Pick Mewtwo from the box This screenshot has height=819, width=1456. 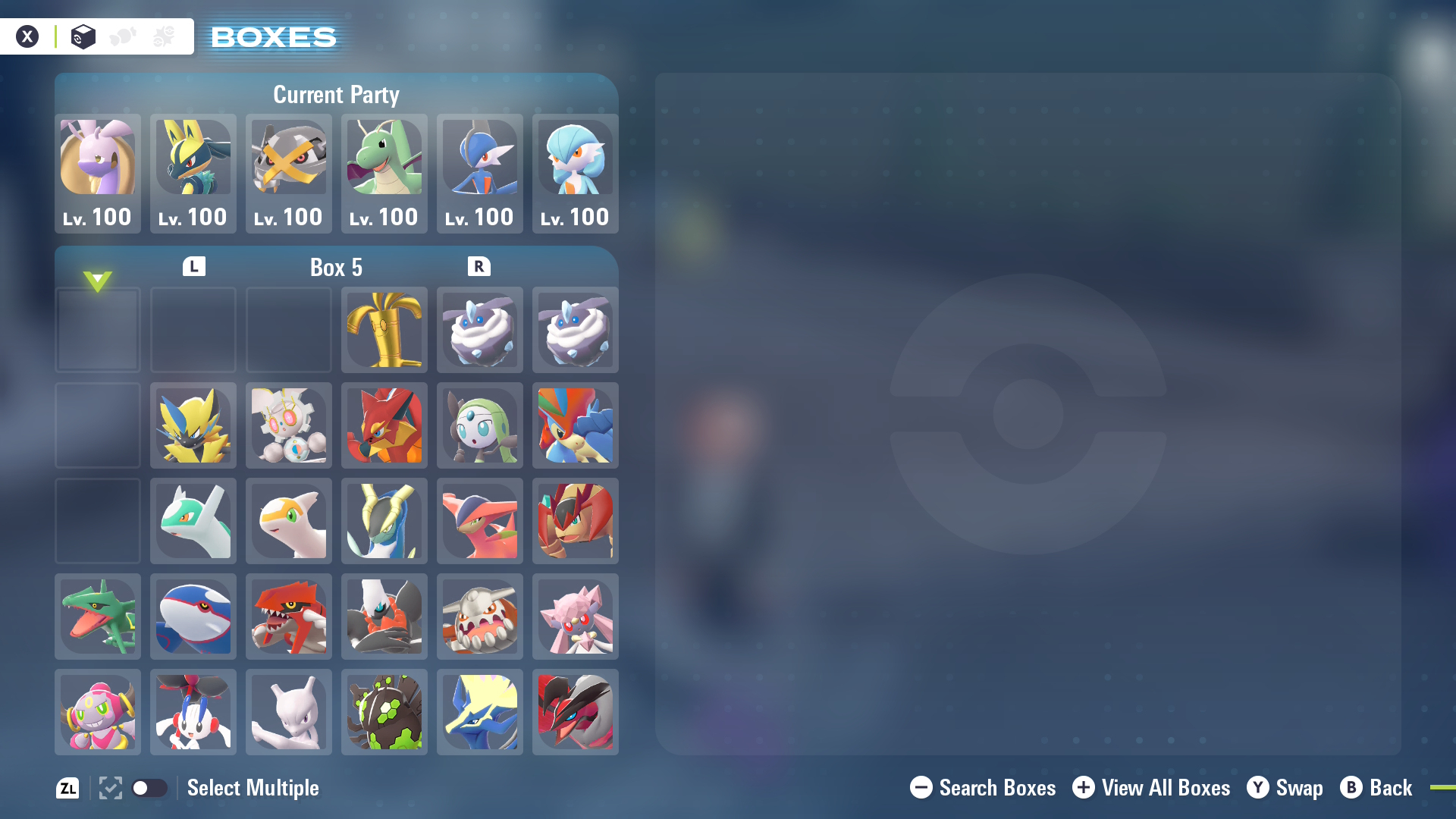point(289,712)
